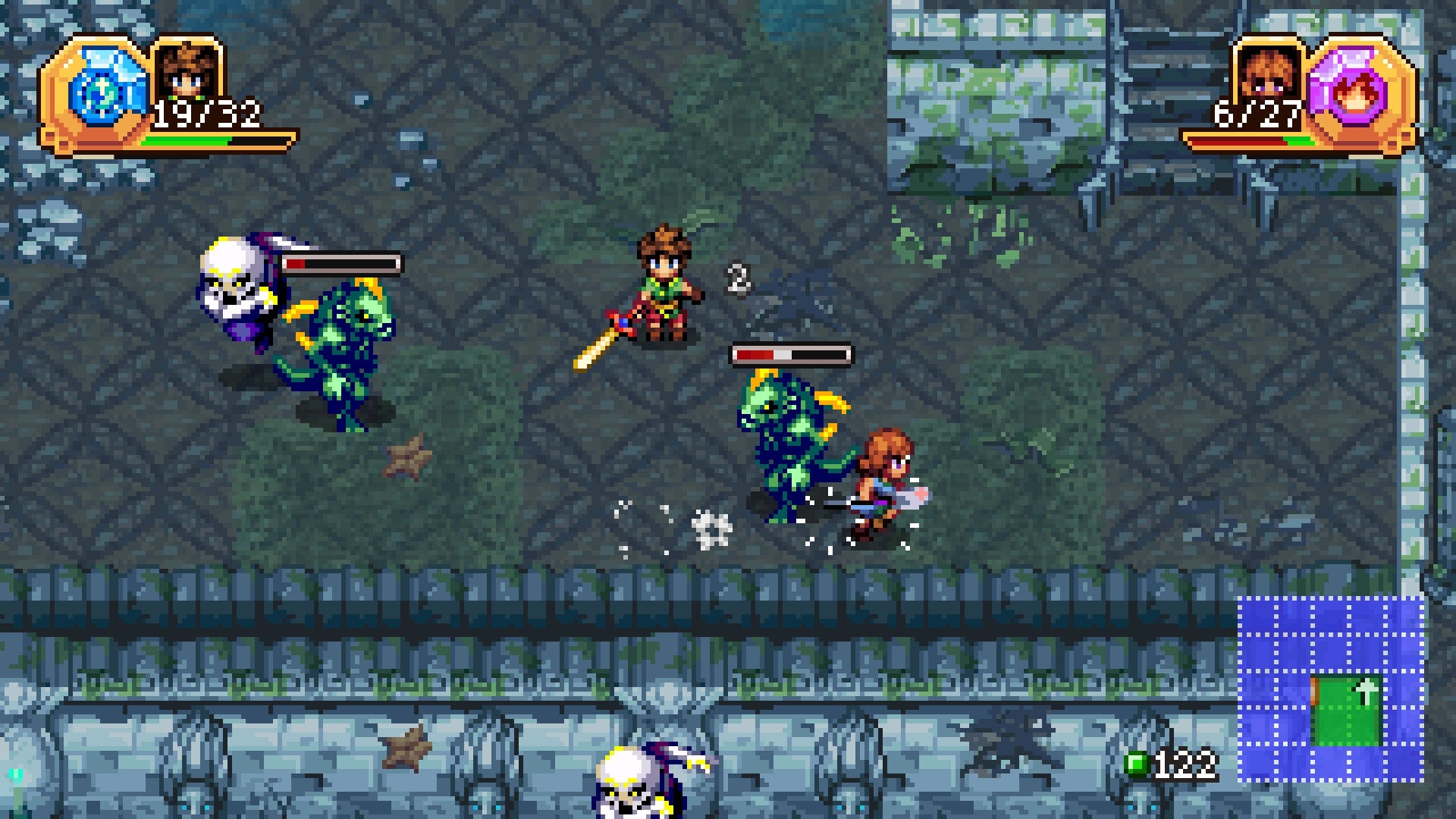The image size is (1456, 819).
Task: Select the 19/32 HP counter text
Action: click(206, 112)
